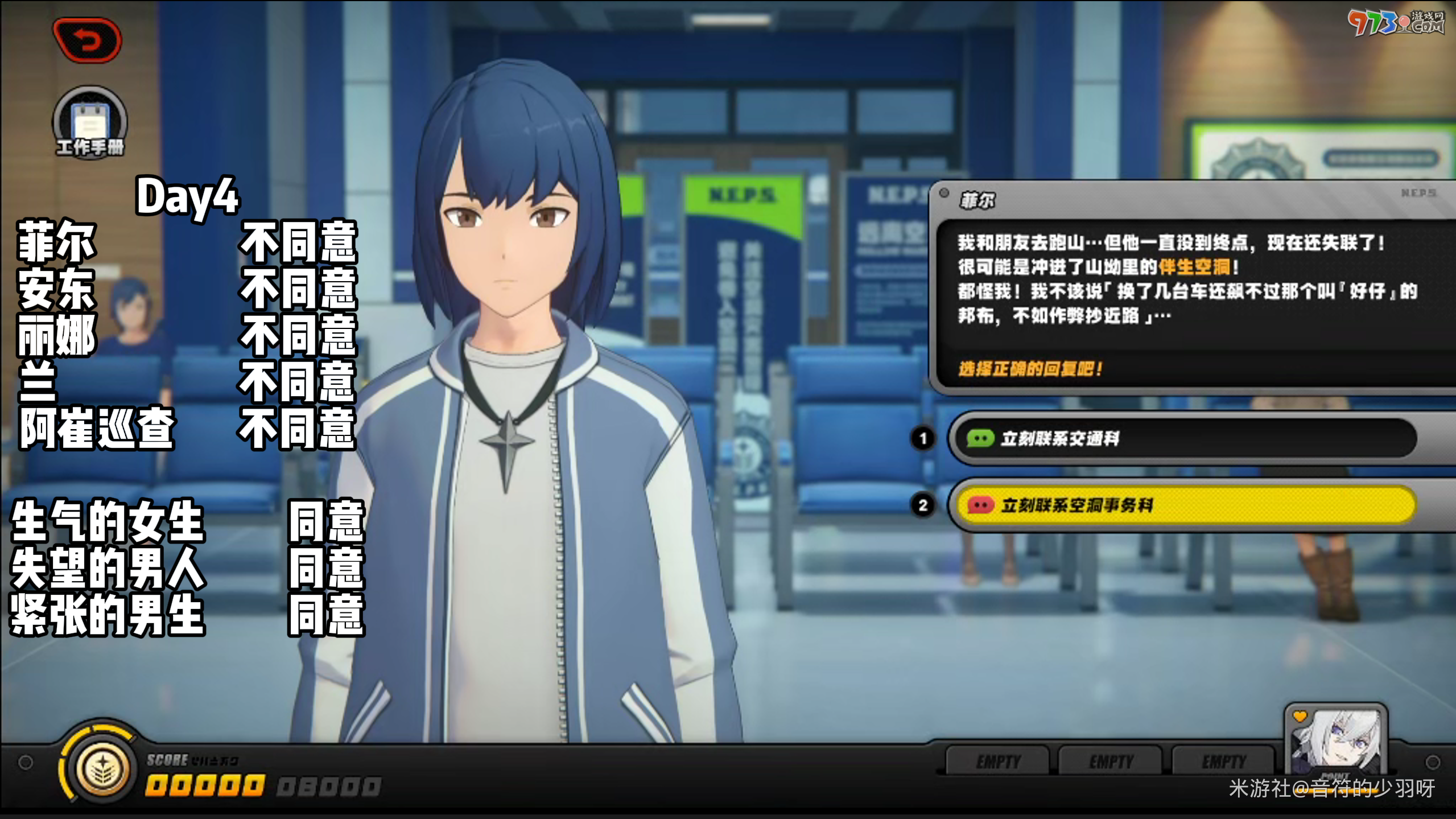Choose reply 立刻联系交通科

1183,438
